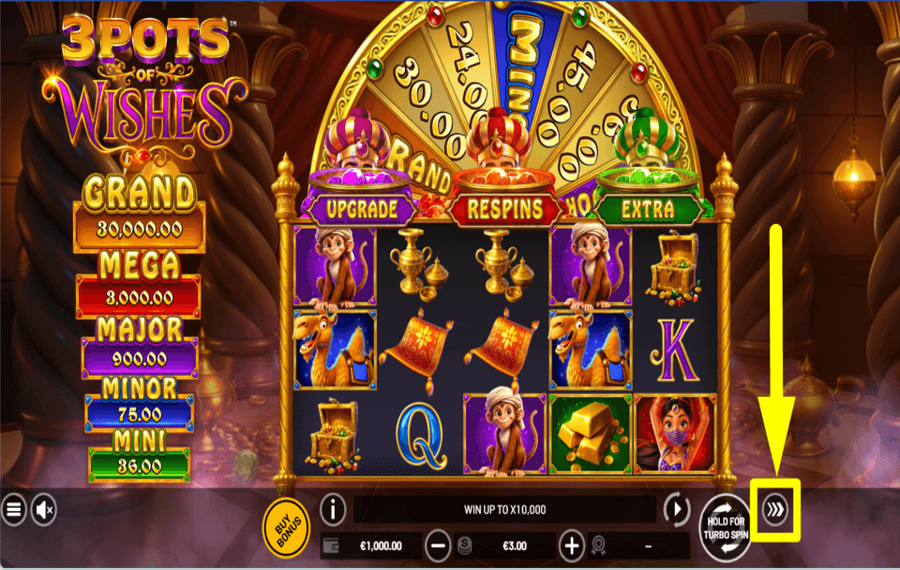The width and height of the screenshot is (900, 570).
Task: Increase the bet with the plus button
Action: (571, 546)
